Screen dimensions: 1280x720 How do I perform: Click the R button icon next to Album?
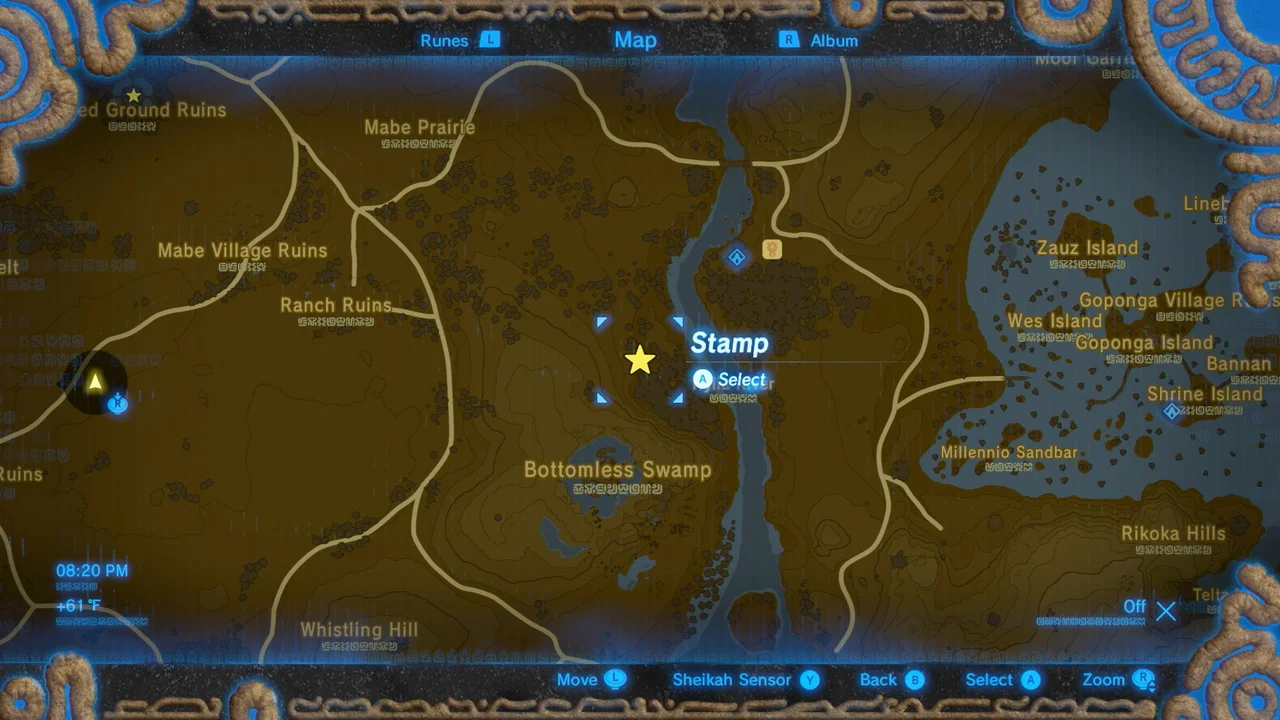(x=789, y=40)
